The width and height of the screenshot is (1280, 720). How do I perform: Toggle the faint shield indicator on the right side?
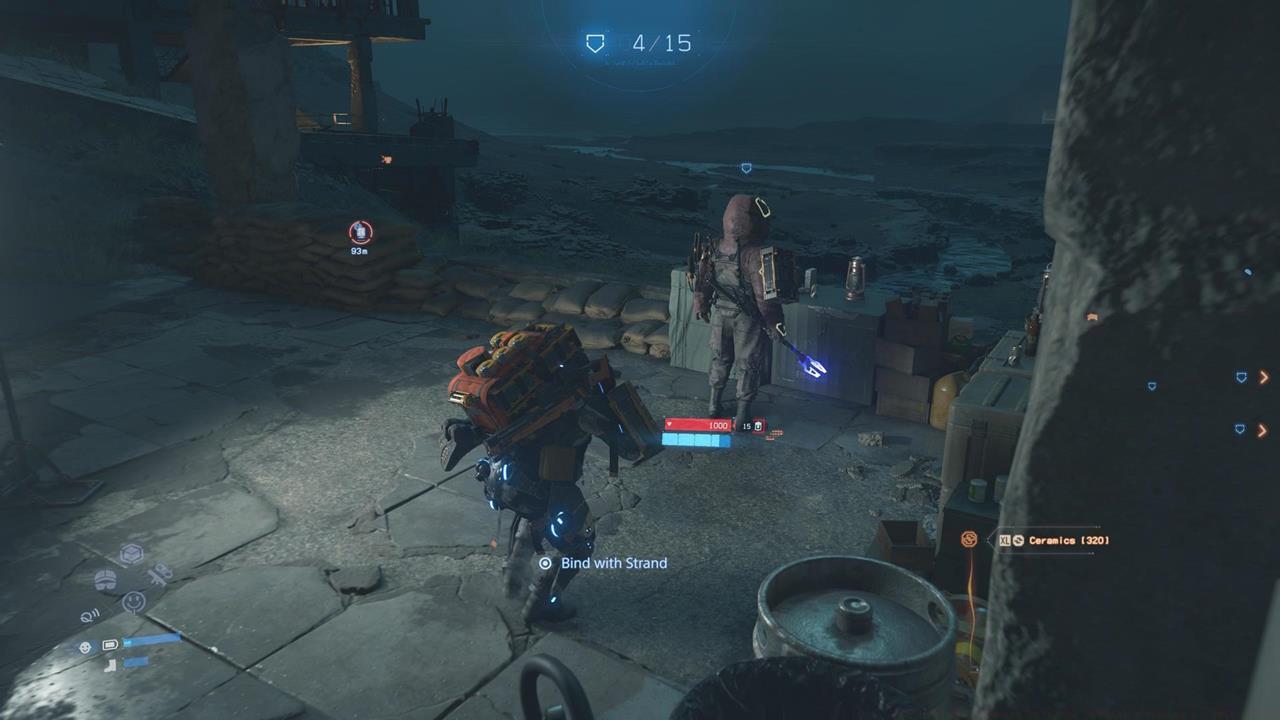[x=1152, y=386]
